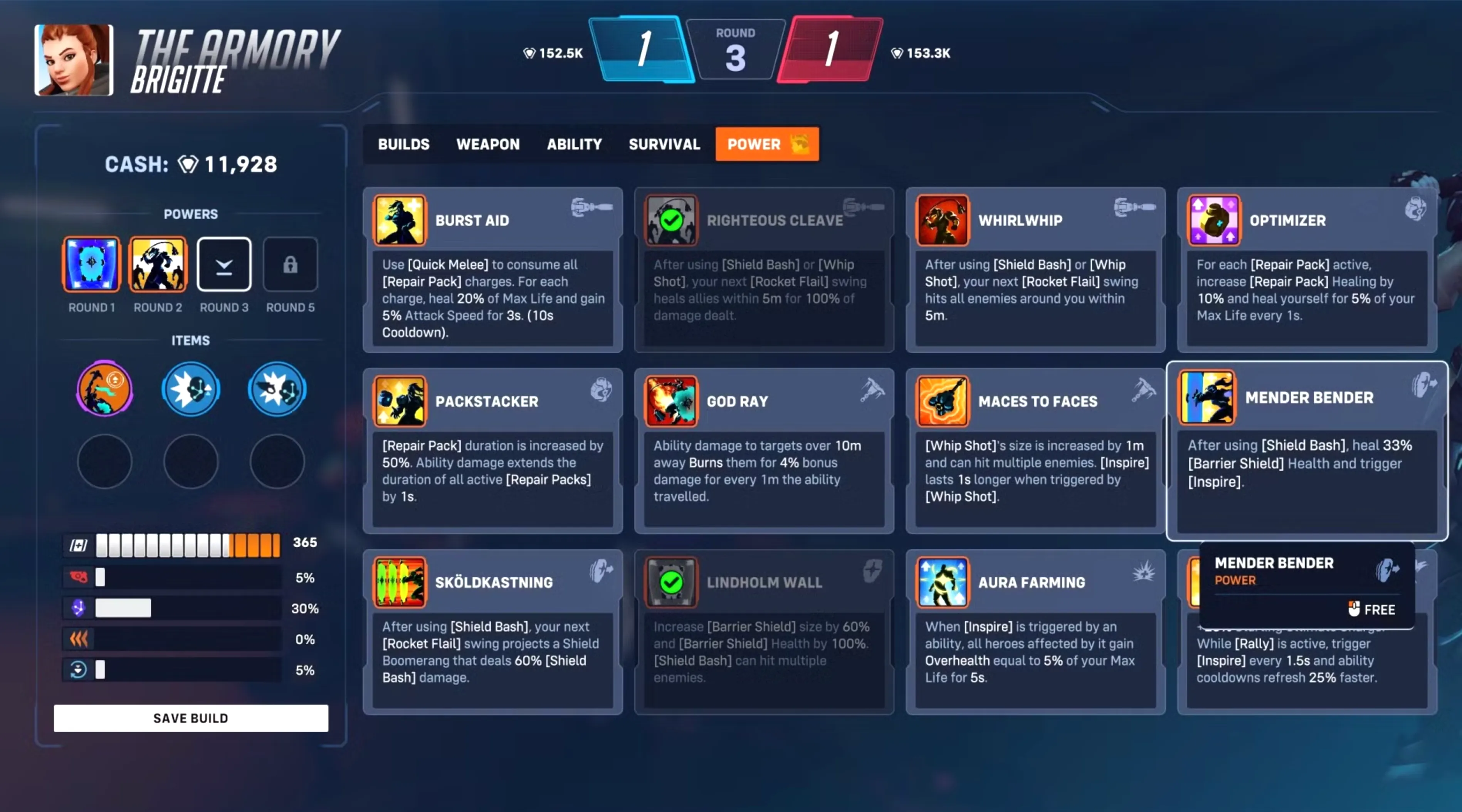Select the first item in the Items row
This screenshot has width=1462, height=812.
[104, 389]
